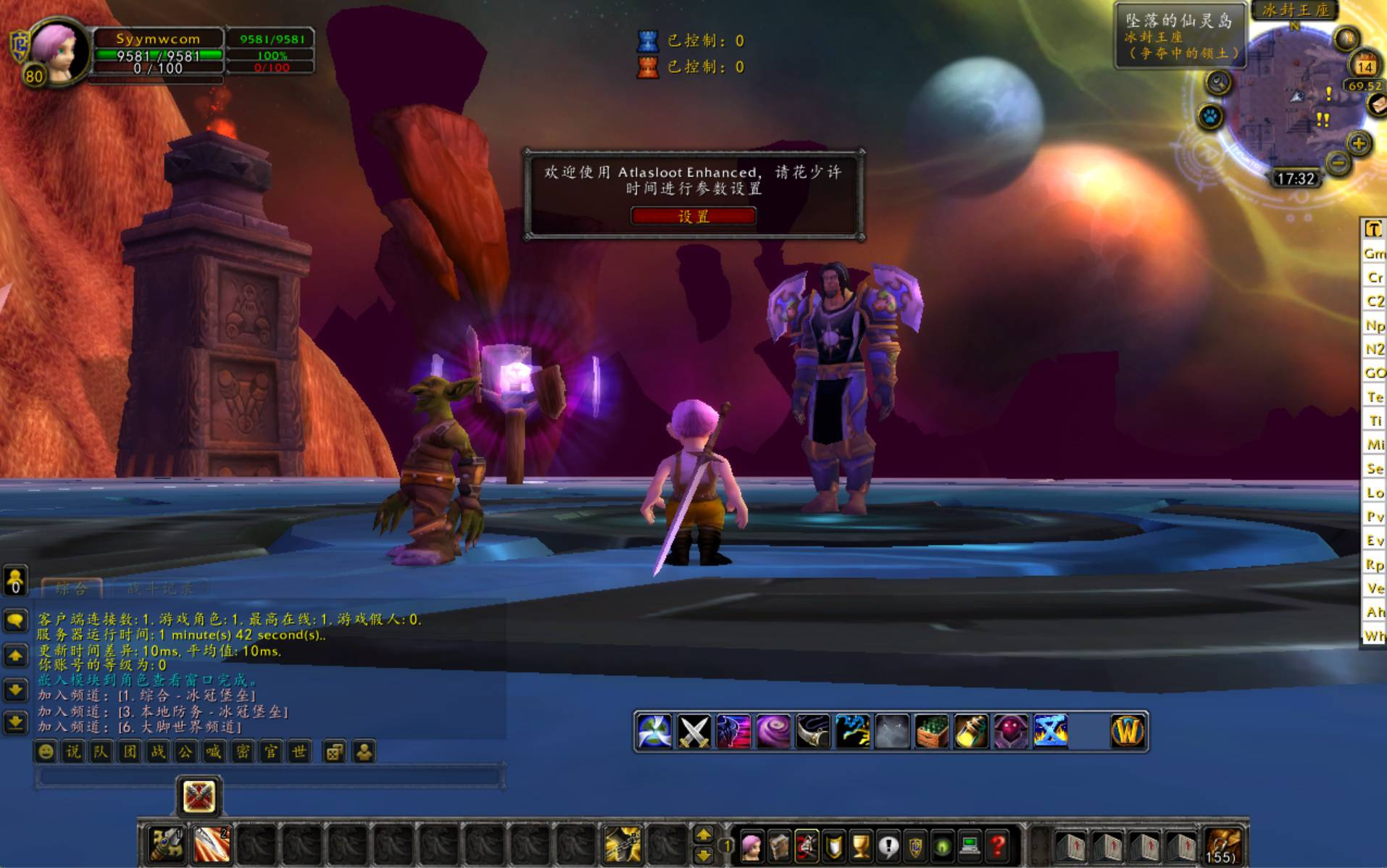Choose the 队 party channel chat button

pyautogui.click(x=101, y=752)
